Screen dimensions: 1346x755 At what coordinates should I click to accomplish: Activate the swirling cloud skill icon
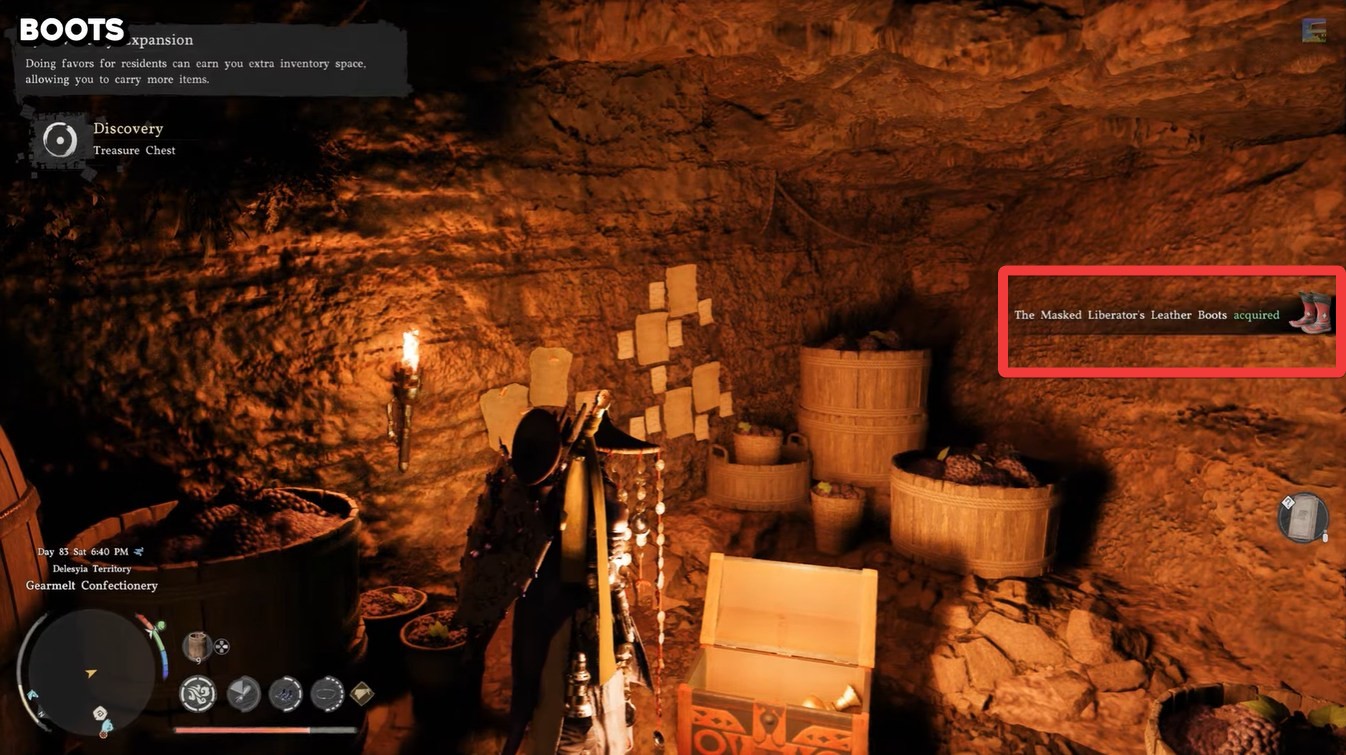198,693
